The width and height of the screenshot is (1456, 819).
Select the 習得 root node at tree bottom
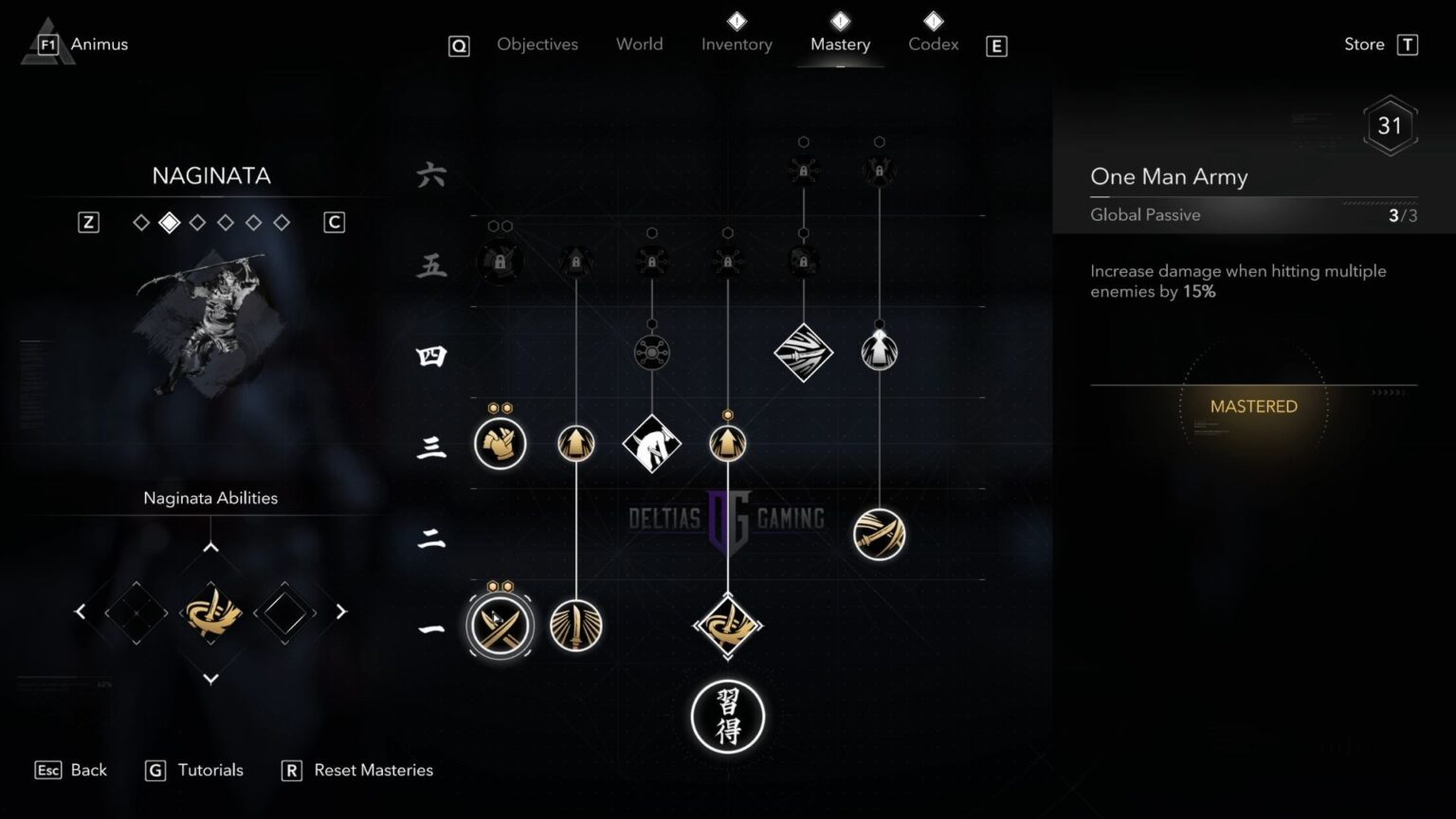click(x=728, y=718)
